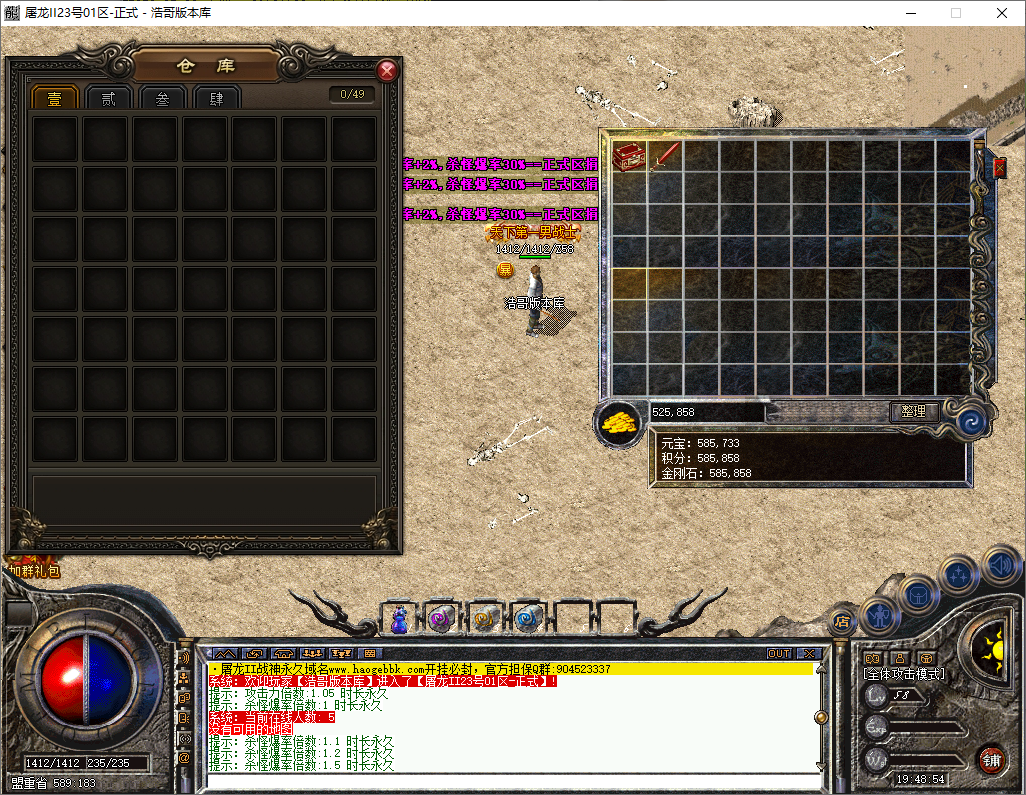Click the round 铺 button
Screen dimensions: 1026x795
coord(990,759)
